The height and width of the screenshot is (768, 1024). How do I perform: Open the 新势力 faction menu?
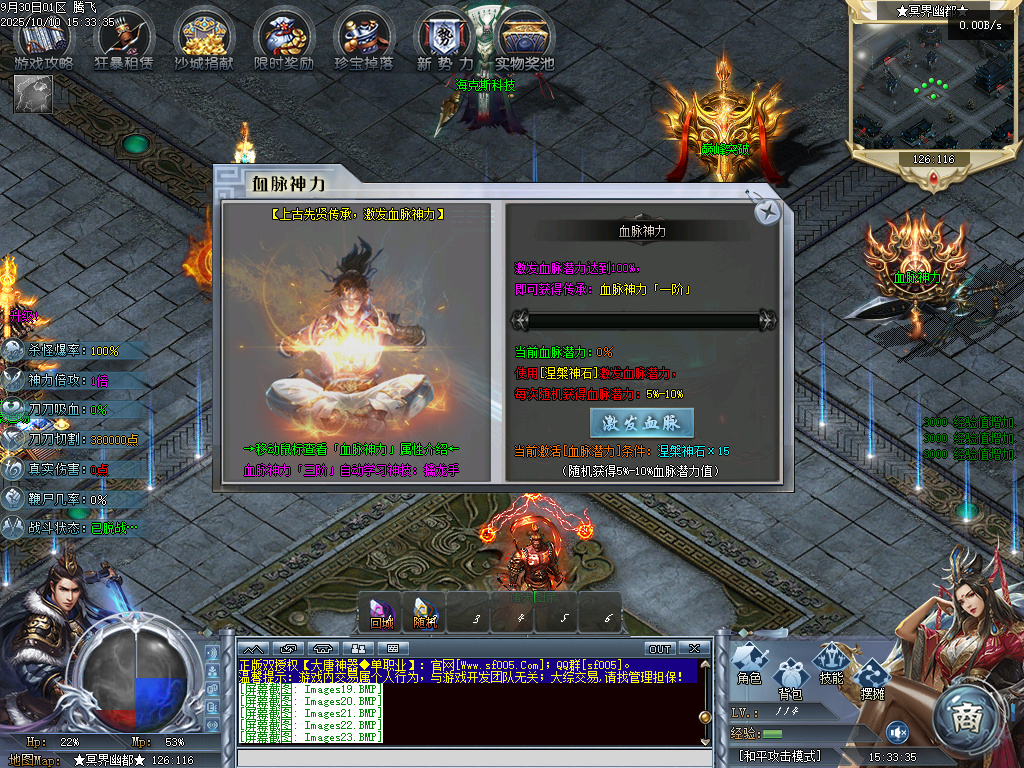pyautogui.click(x=443, y=41)
